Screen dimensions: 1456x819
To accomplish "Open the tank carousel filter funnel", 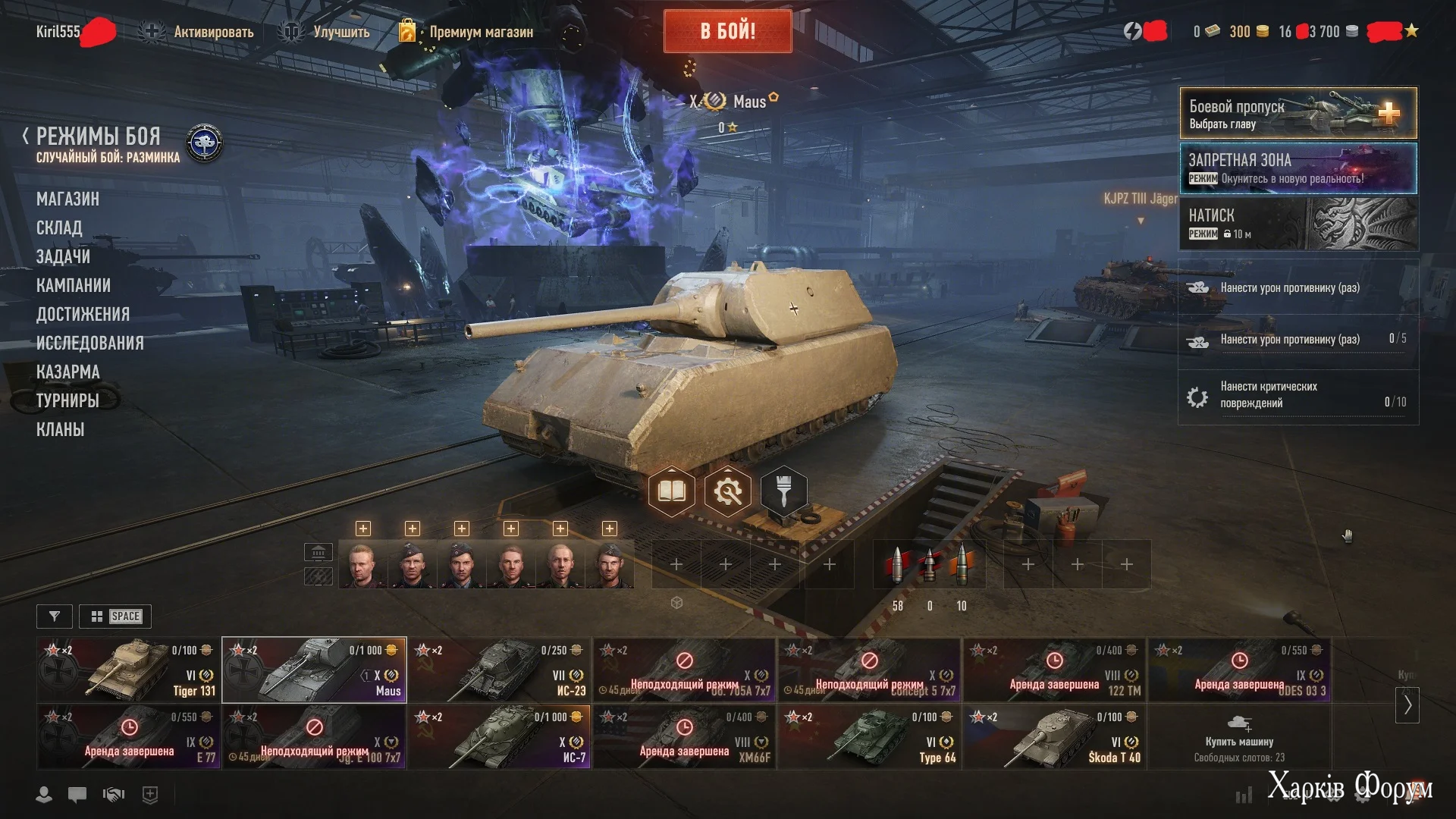I will pyautogui.click(x=55, y=617).
